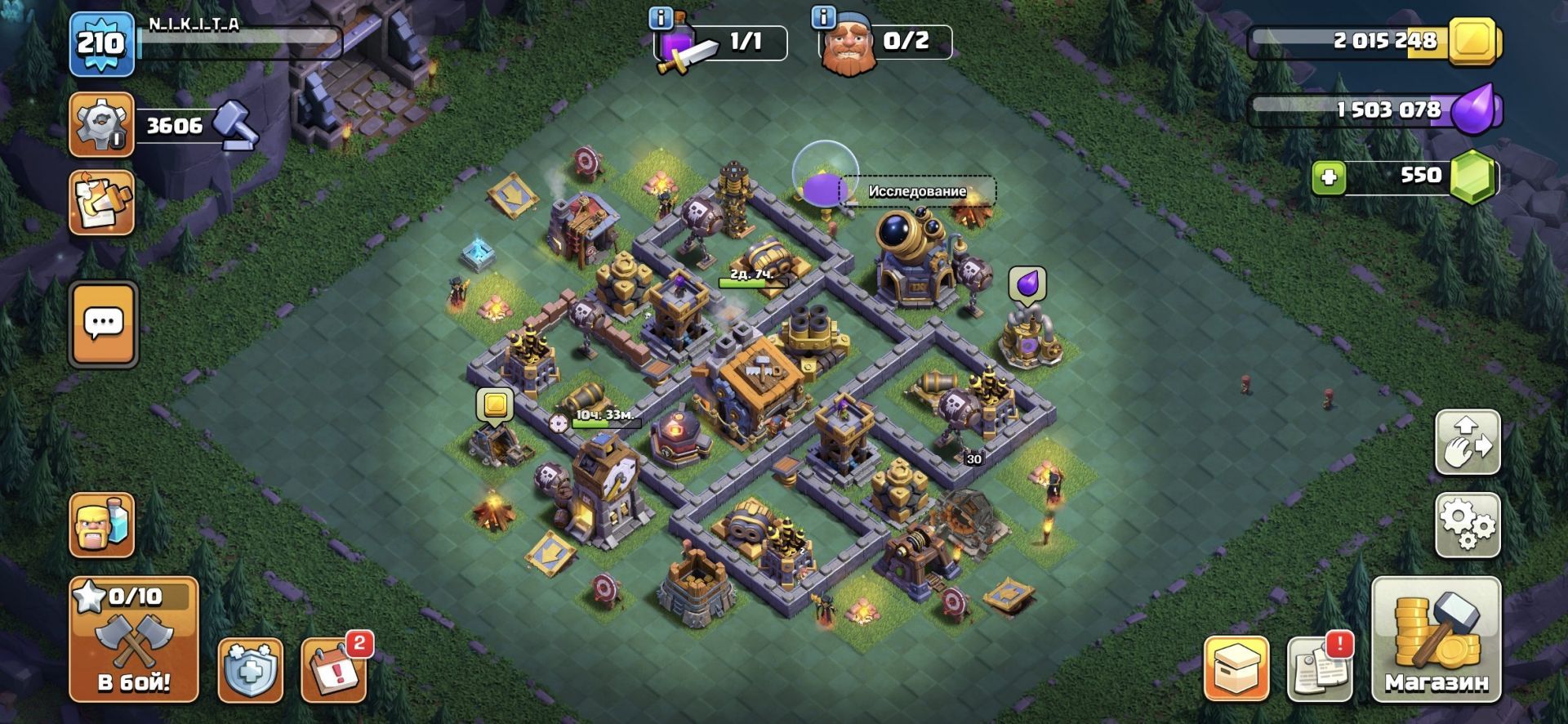Open the barbarian and potion army button
Viewport: 1568px width, 724px height.
click(102, 525)
